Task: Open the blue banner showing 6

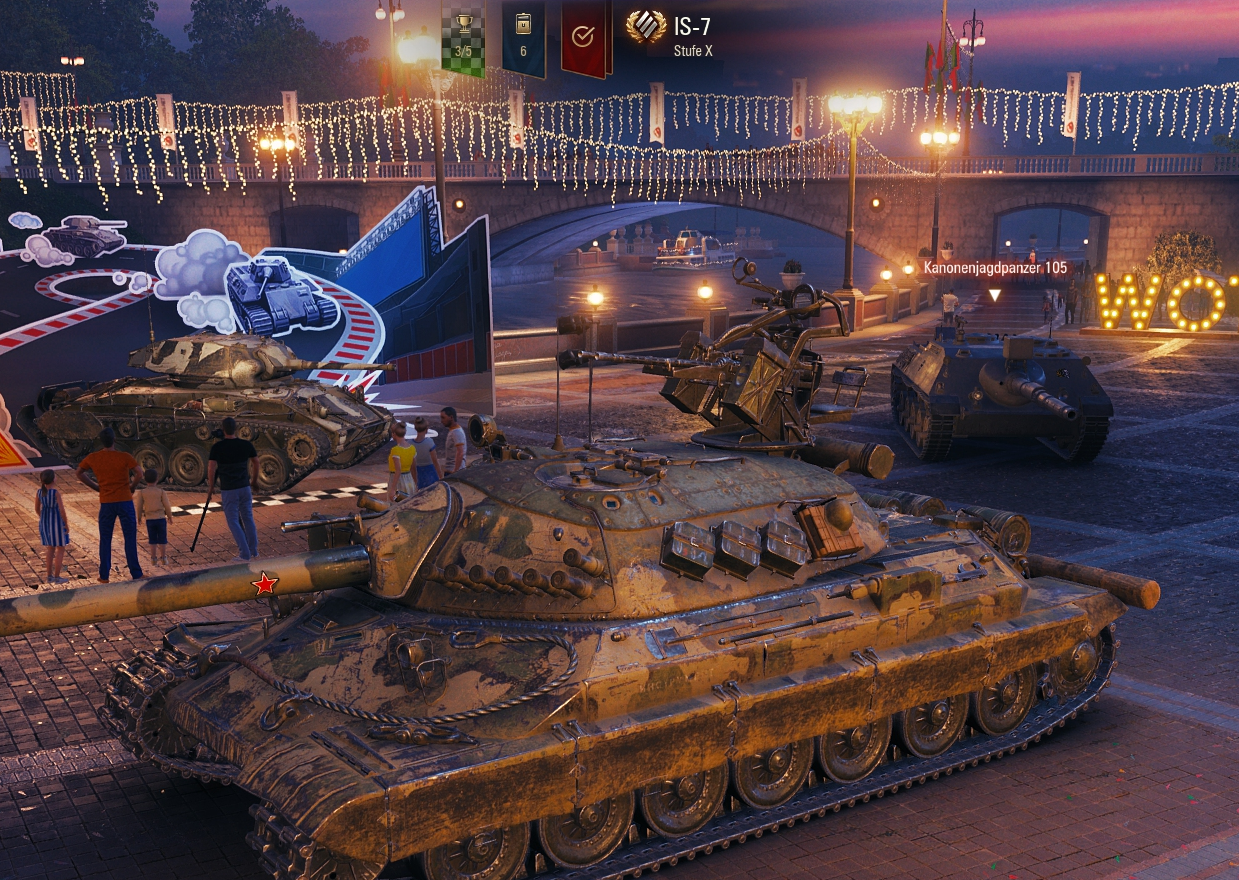Action: click(x=523, y=38)
